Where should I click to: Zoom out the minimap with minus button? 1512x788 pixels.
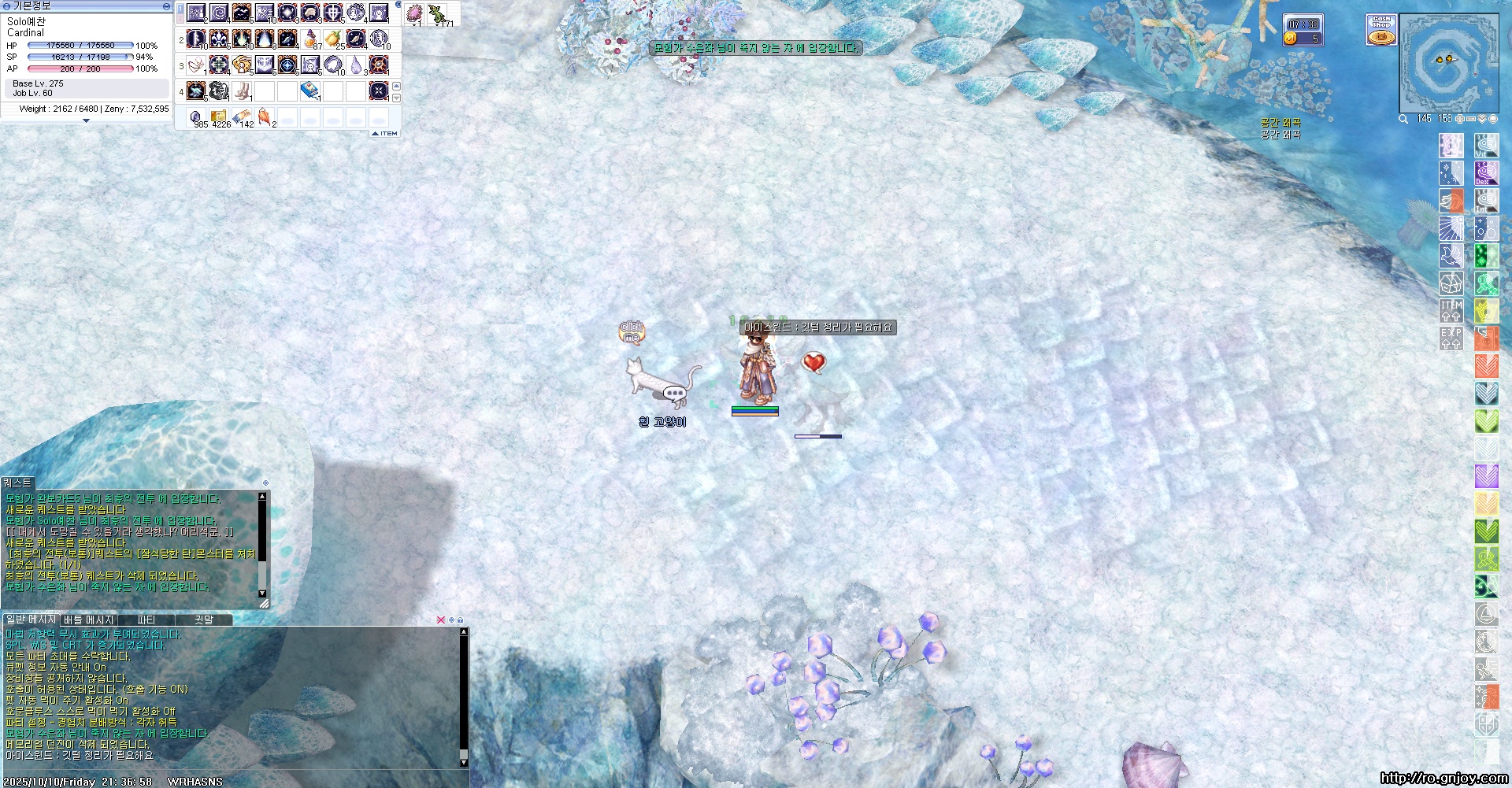[1470, 119]
